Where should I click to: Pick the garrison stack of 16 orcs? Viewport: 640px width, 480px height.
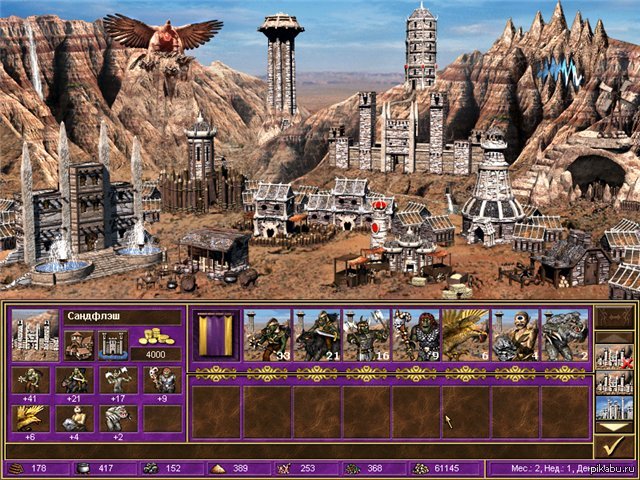pyautogui.click(x=366, y=335)
